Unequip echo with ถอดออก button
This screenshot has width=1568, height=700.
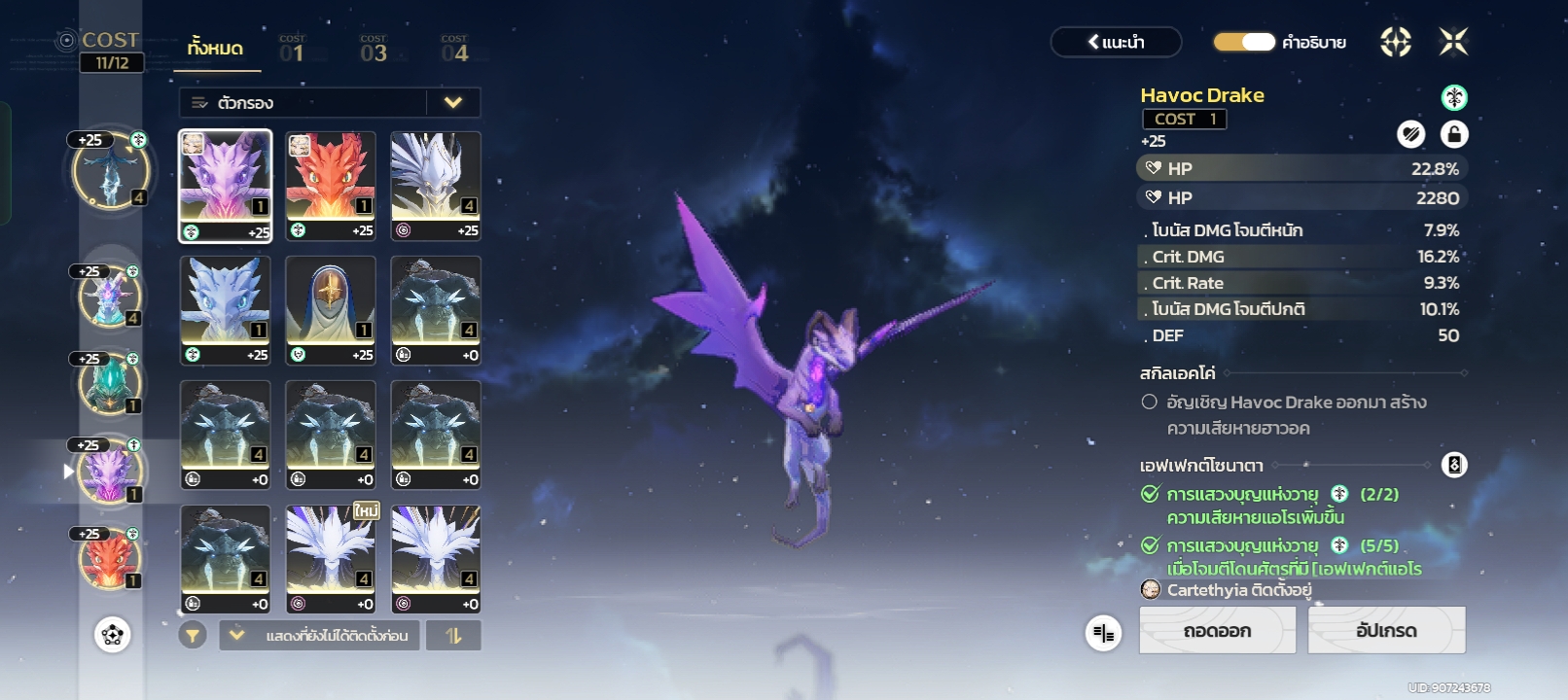point(1217,631)
